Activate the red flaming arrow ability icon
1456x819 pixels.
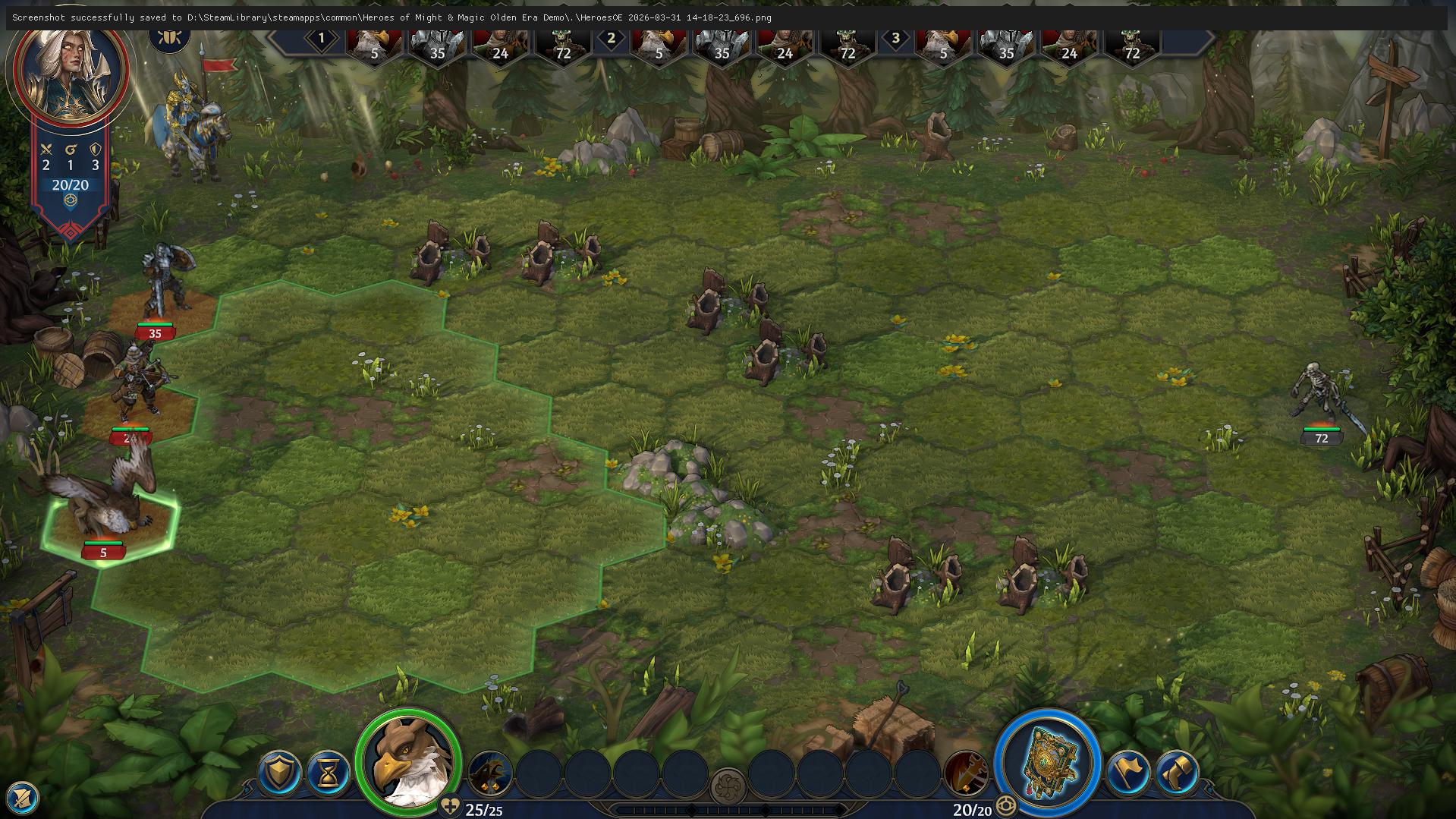point(965,773)
